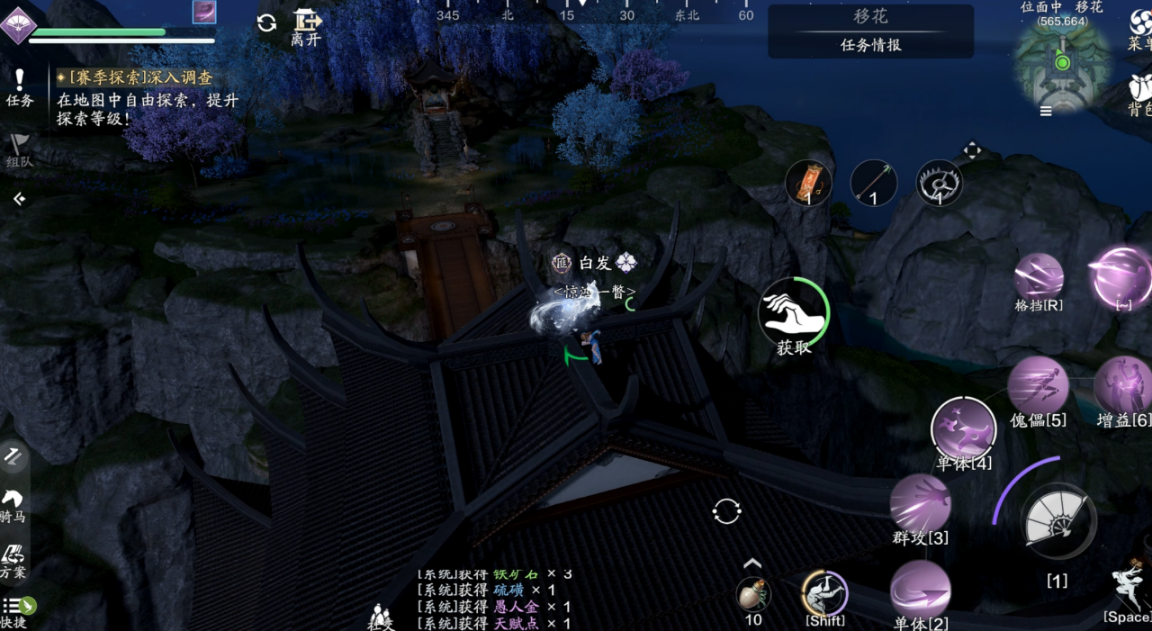Open the 任务 quest panel

pos(18,86)
